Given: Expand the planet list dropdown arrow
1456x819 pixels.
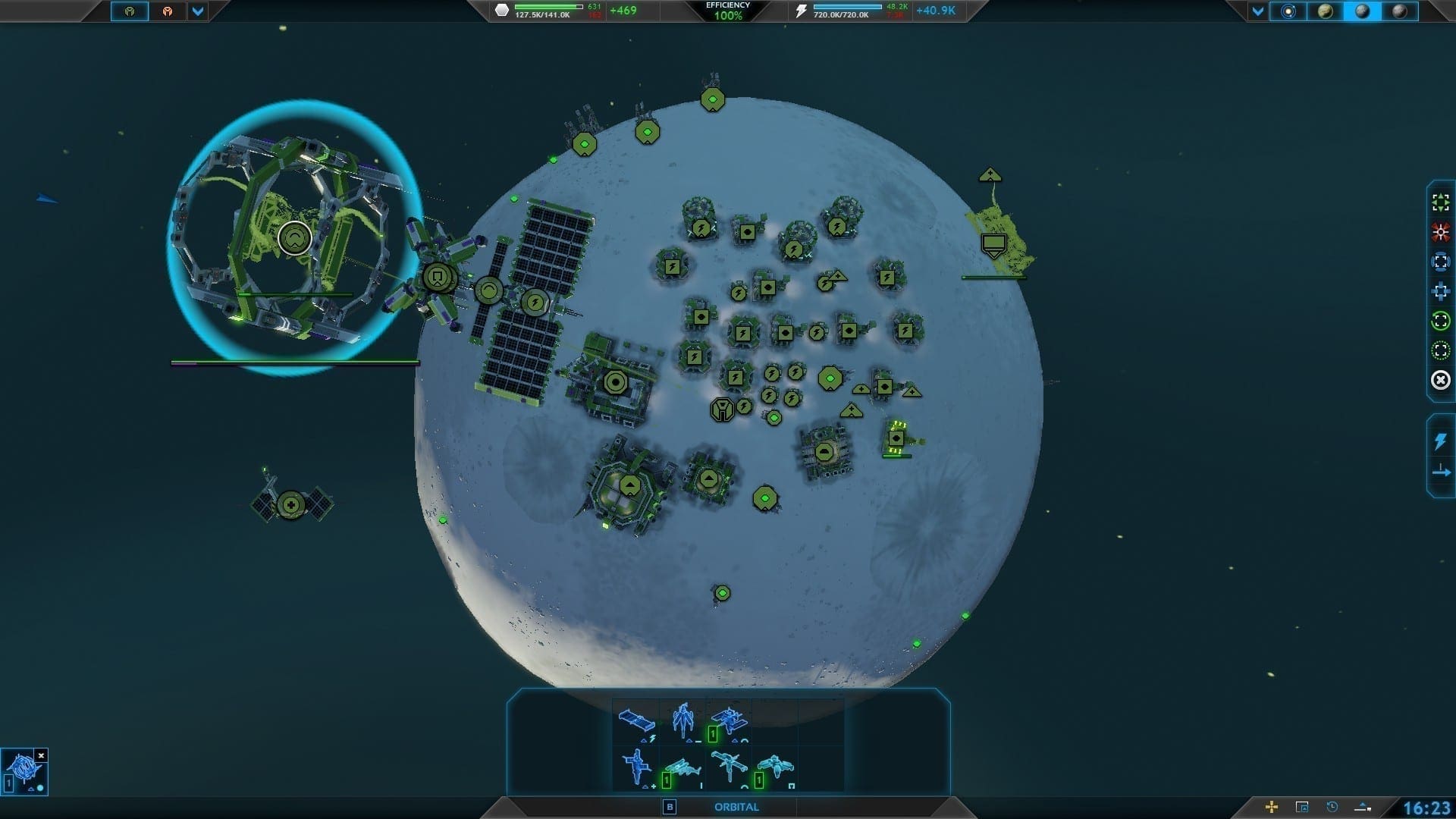Looking at the screenshot, I should 1258,11.
